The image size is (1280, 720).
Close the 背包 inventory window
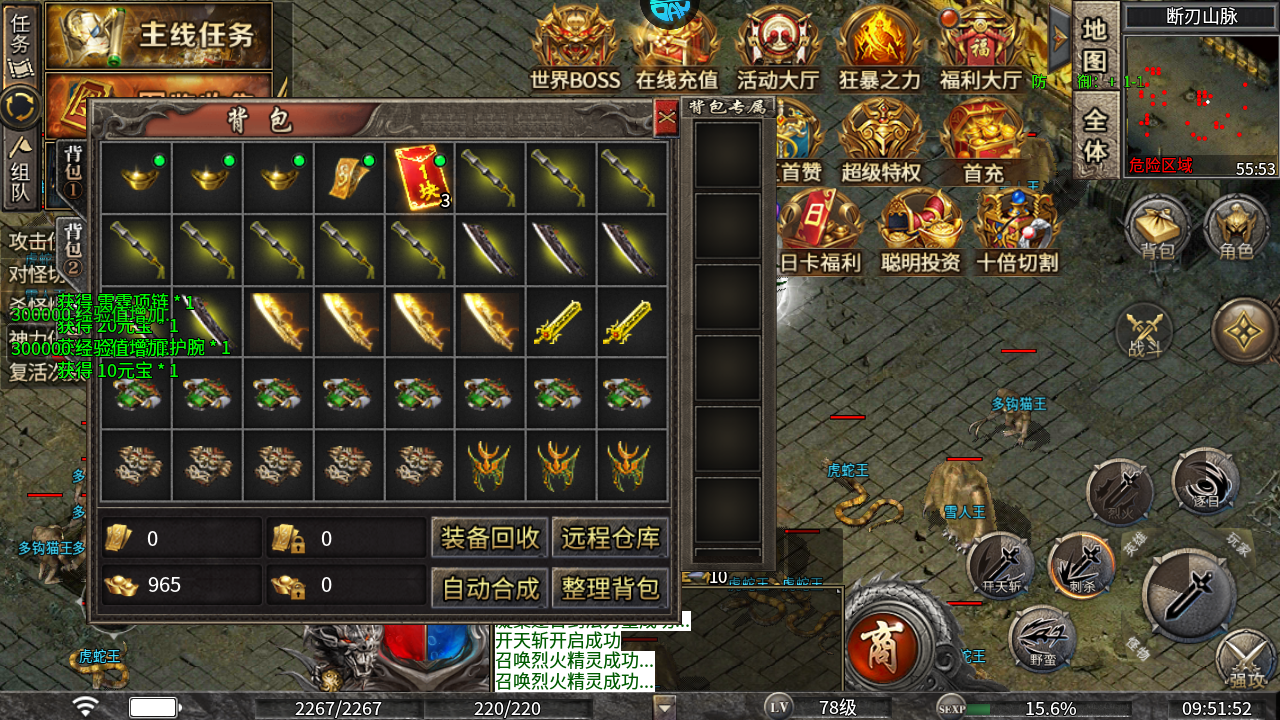coord(666,120)
